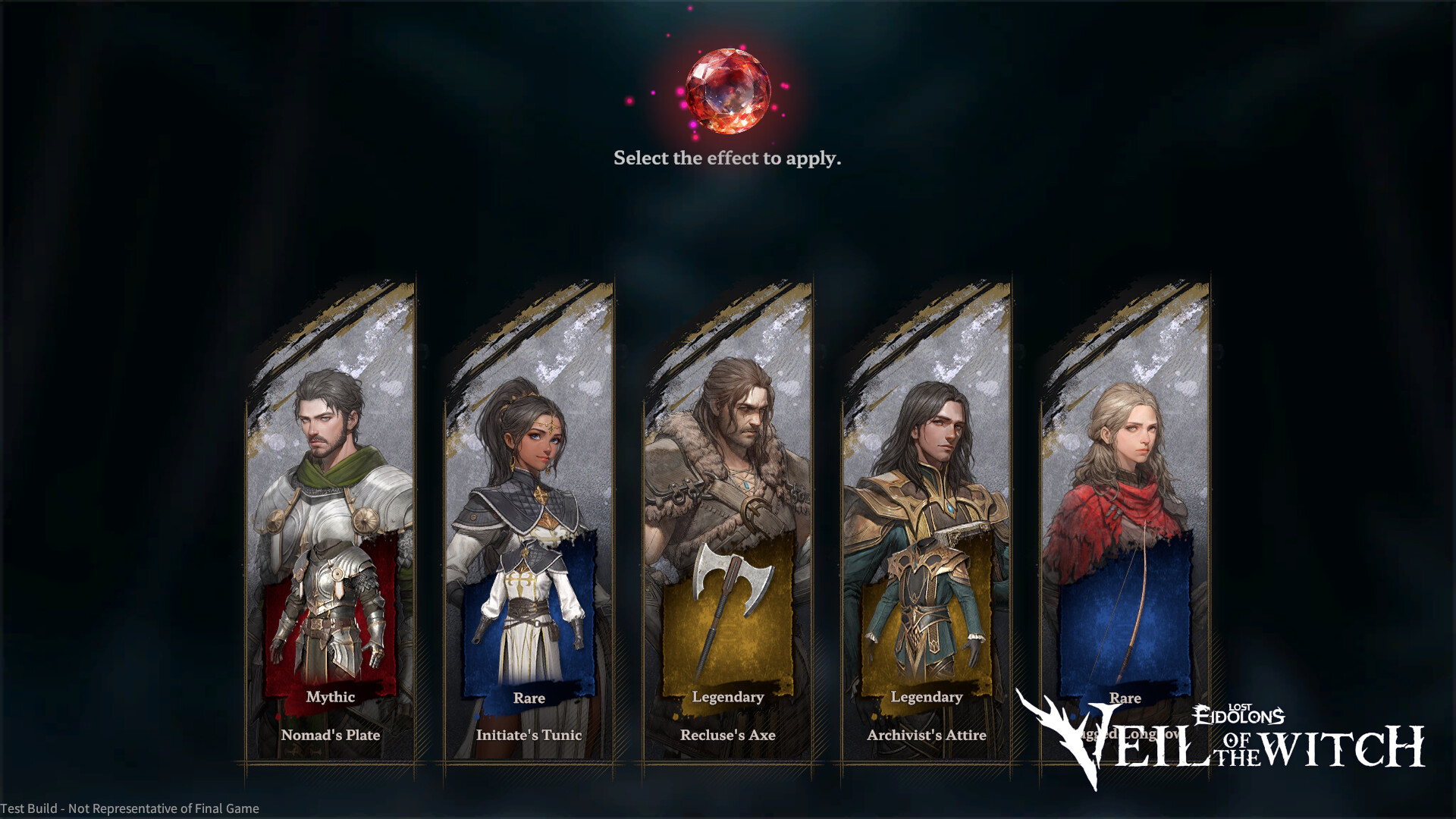The width and height of the screenshot is (1456, 819).
Task: Click the Mythic rarity label text
Action: coord(330,696)
